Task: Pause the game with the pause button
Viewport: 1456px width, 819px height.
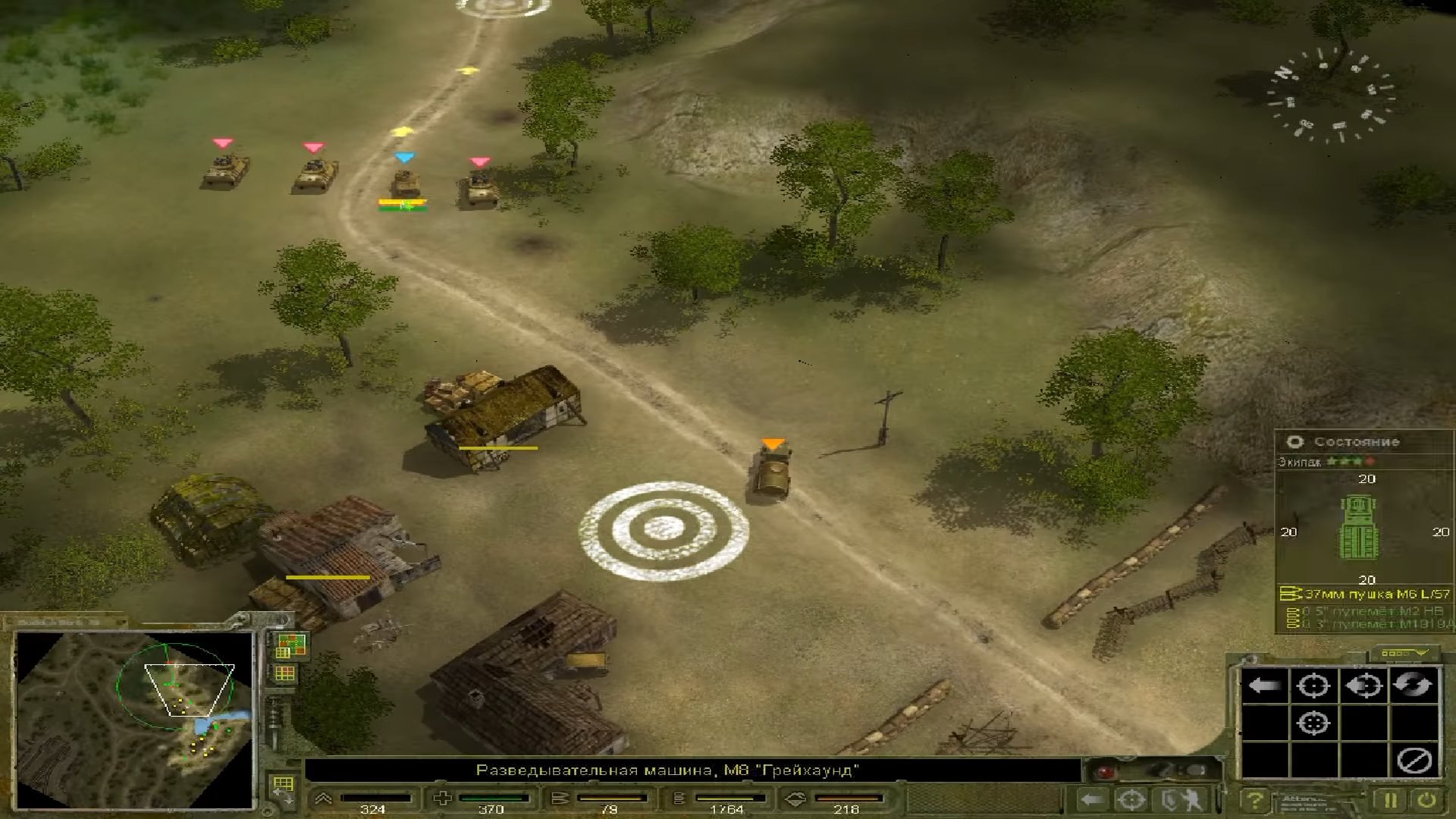Action: click(1390, 800)
